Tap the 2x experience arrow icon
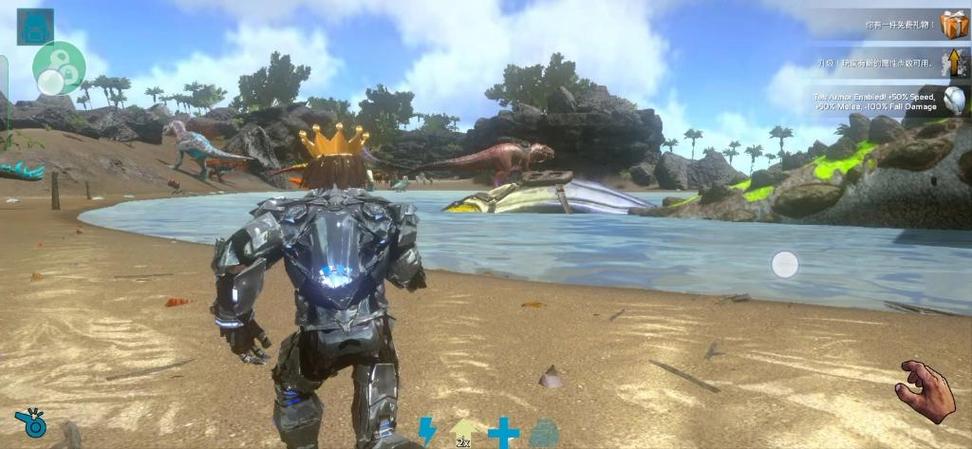This screenshot has width=972, height=449. (x=465, y=432)
